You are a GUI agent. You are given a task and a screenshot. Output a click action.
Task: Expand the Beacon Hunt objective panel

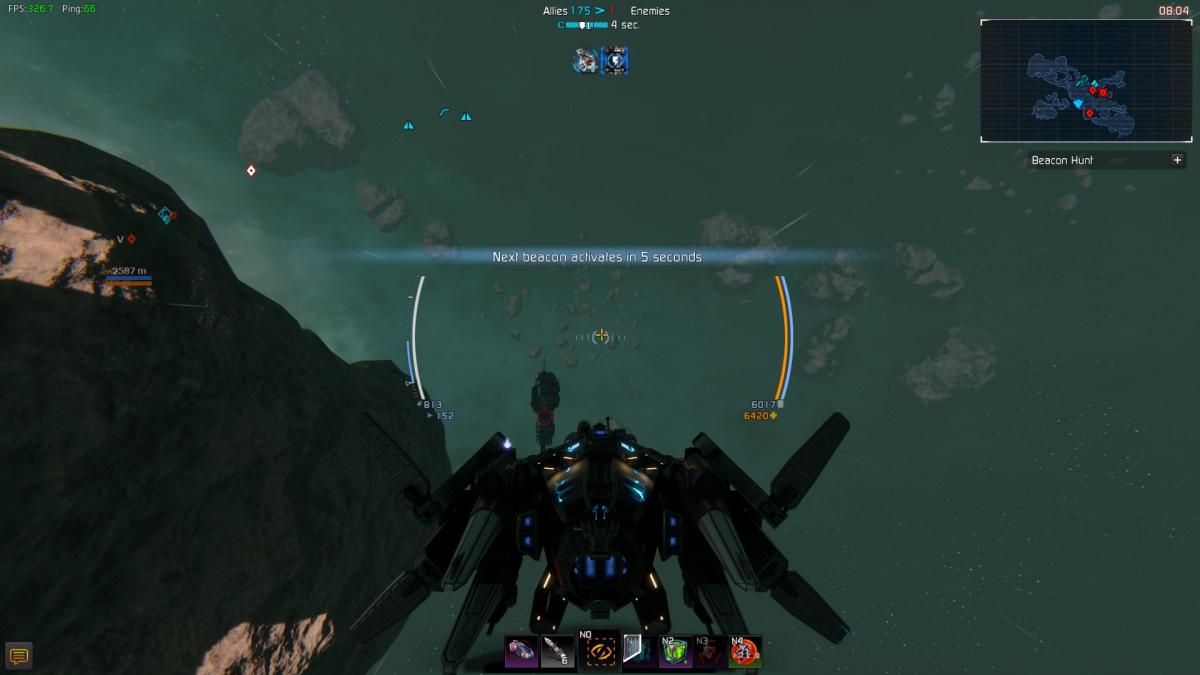coord(1177,160)
